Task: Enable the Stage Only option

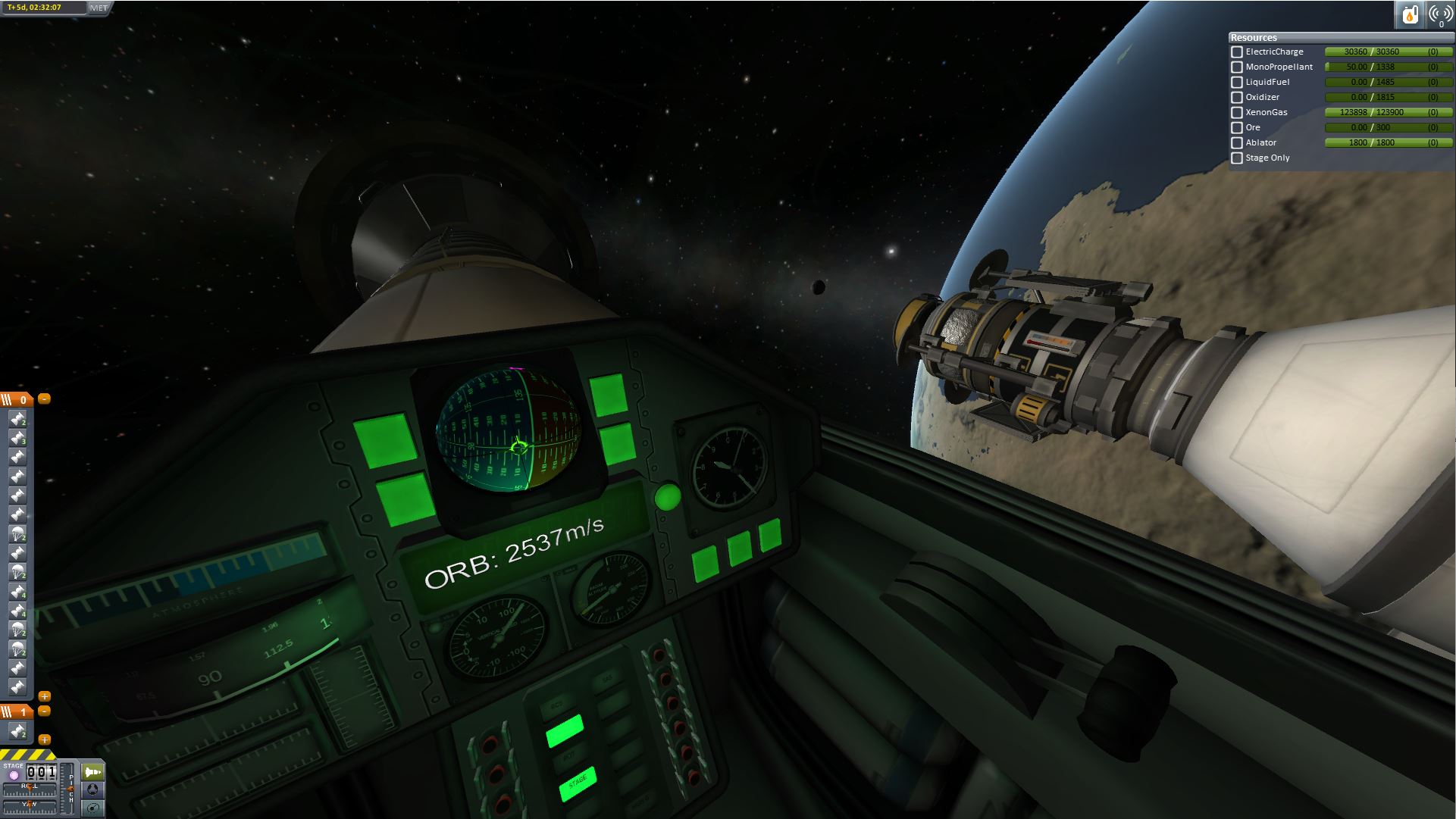Action: [x=1237, y=158]
